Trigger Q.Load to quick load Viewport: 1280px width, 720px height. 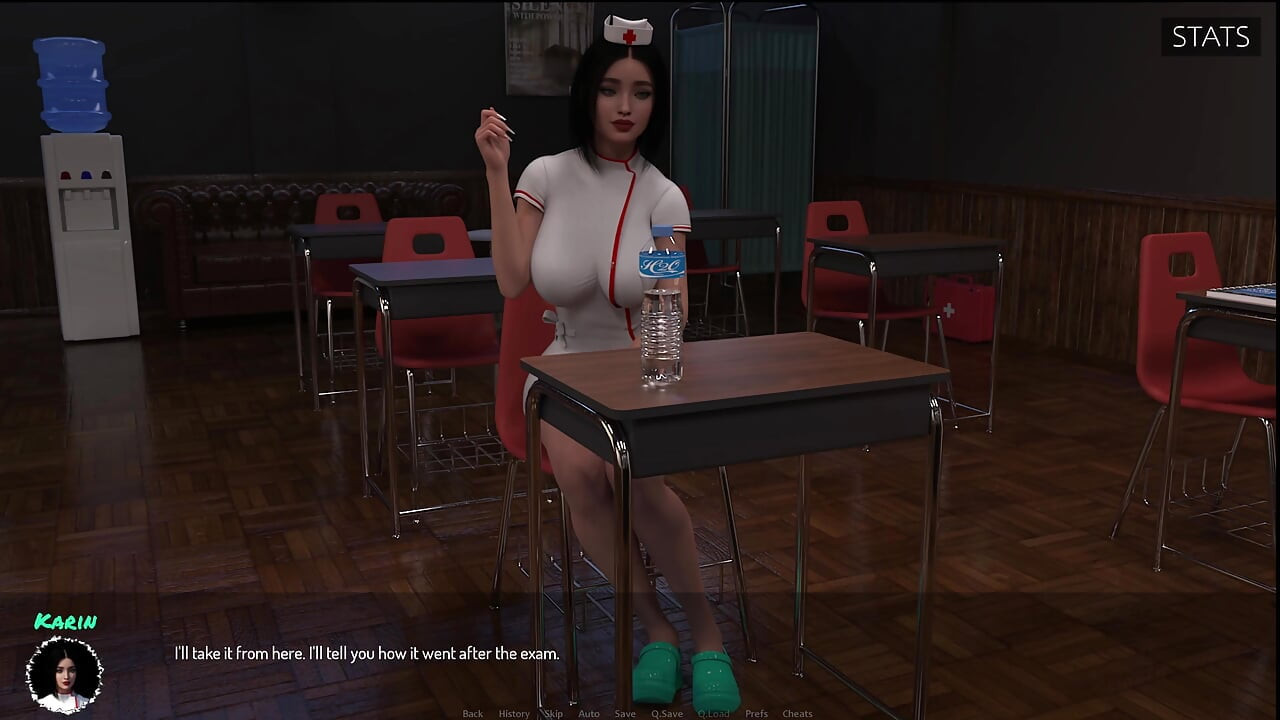pos(713,713)
